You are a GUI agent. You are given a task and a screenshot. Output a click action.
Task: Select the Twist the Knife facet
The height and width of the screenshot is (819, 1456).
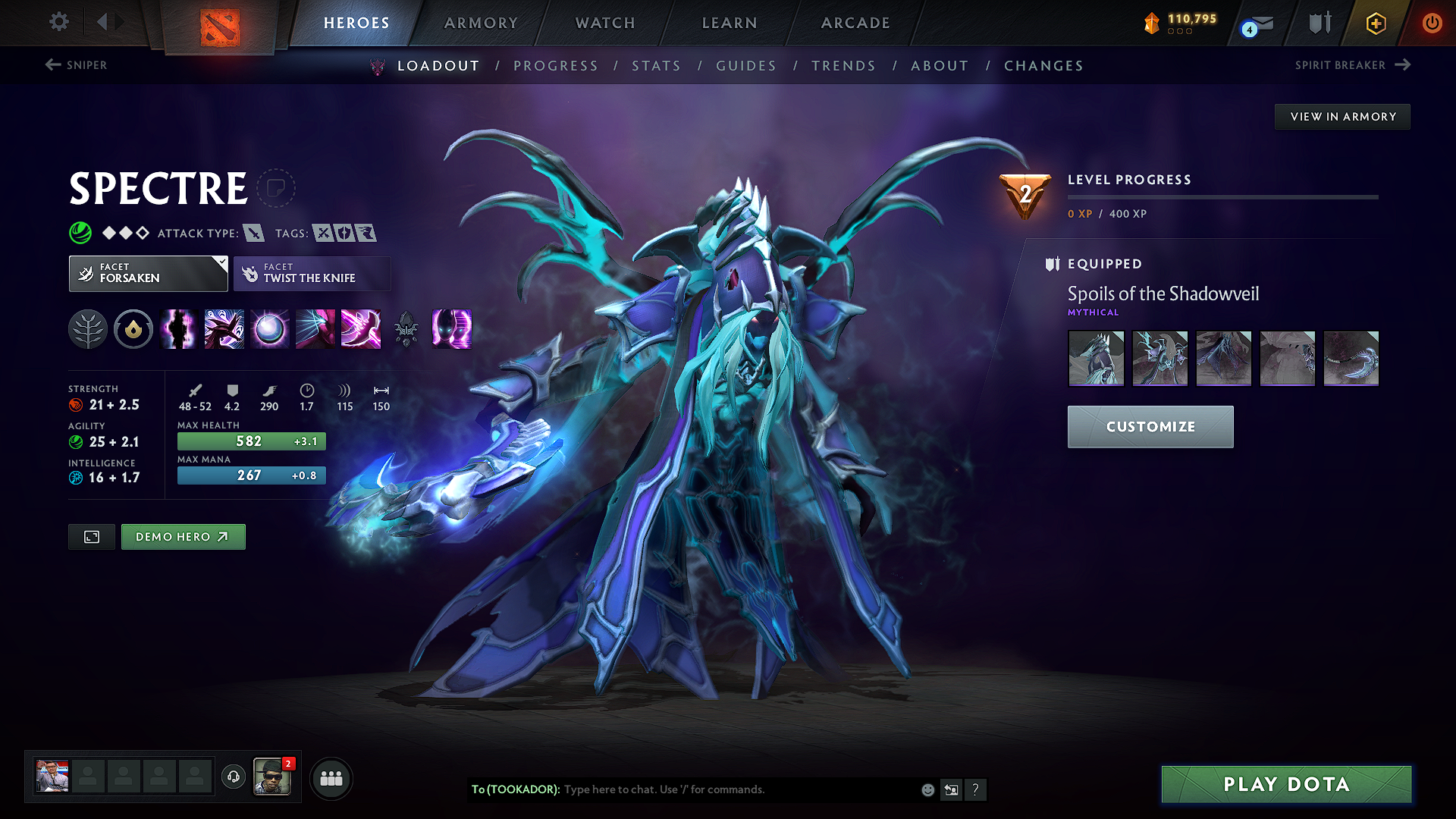point(312,273)
